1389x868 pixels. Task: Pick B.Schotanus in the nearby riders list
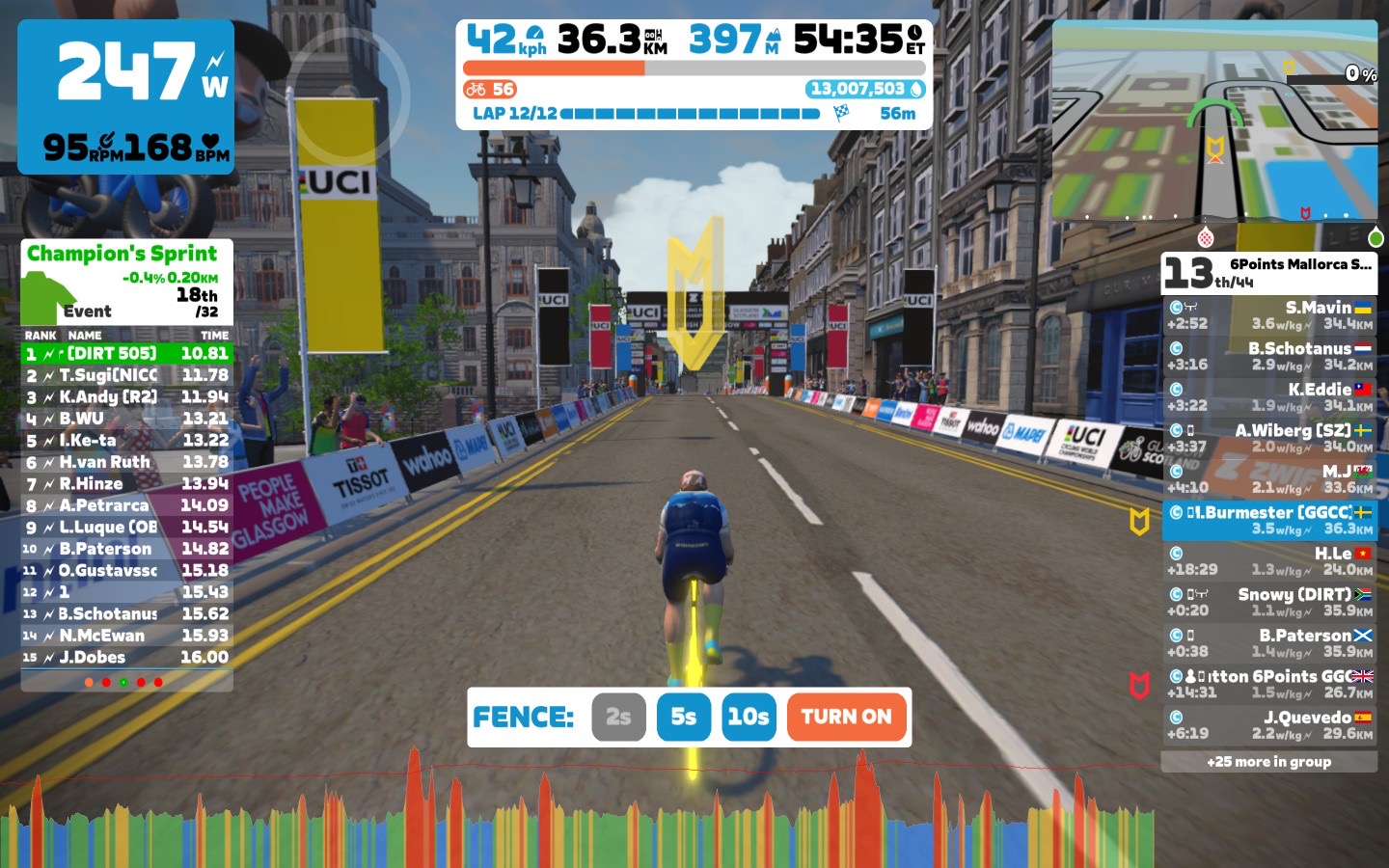[1268, 356]
